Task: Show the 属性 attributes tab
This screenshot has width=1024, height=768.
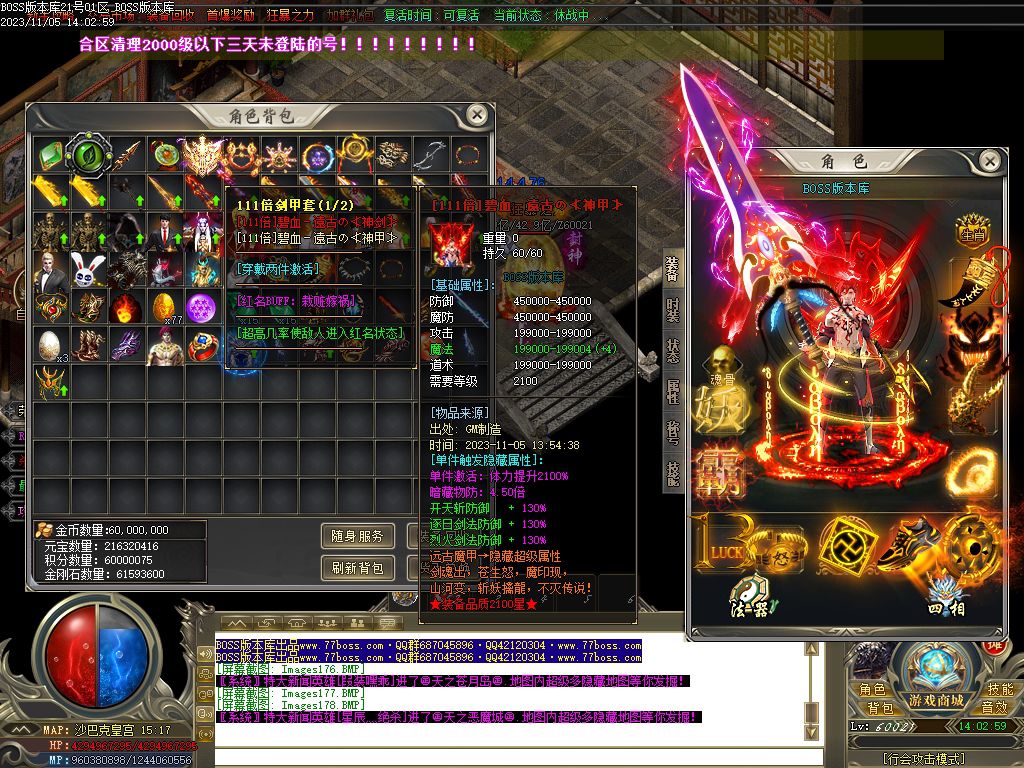Action: pos(672,392)
